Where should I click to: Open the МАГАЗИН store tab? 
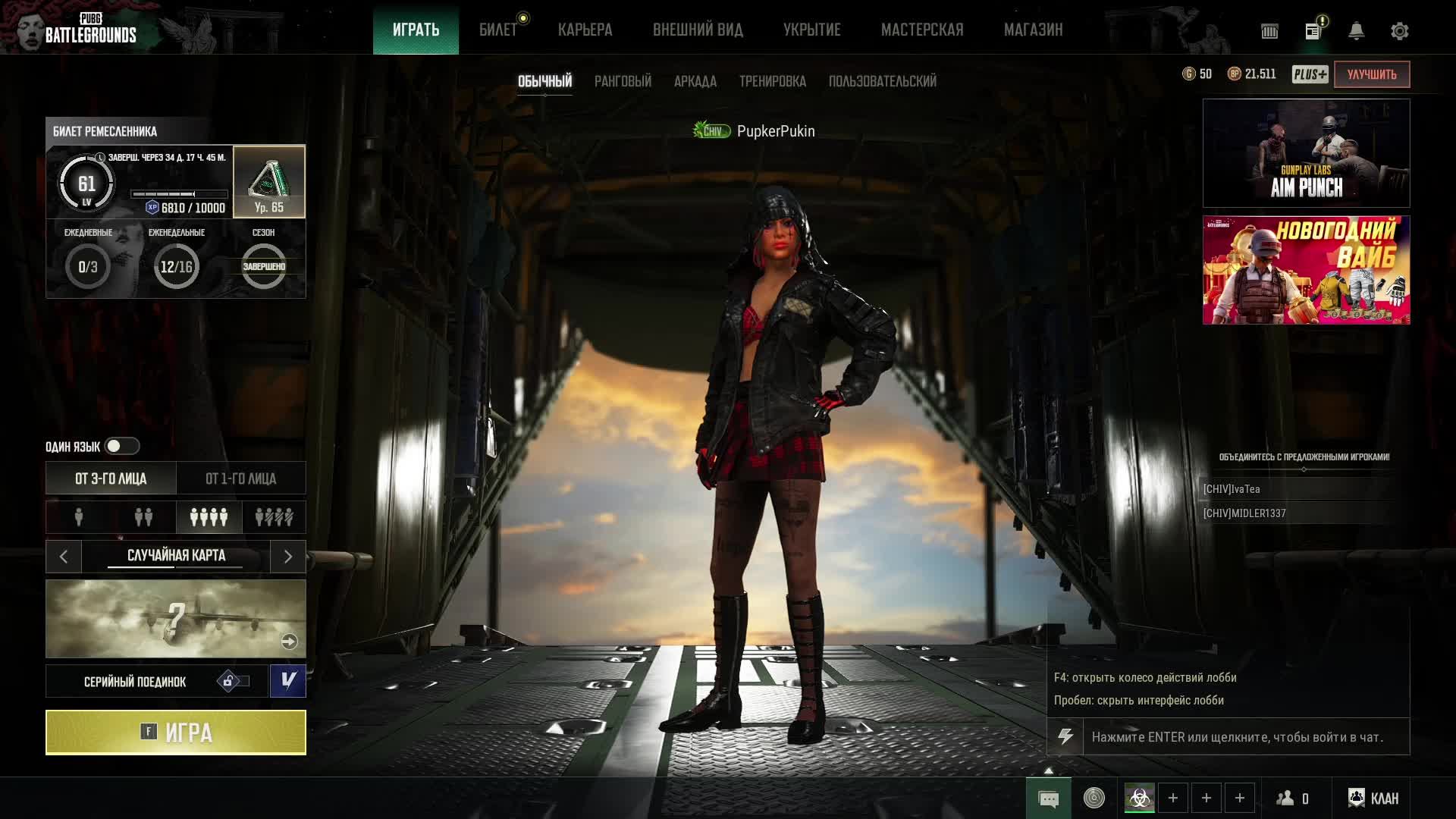point(1033,30)
